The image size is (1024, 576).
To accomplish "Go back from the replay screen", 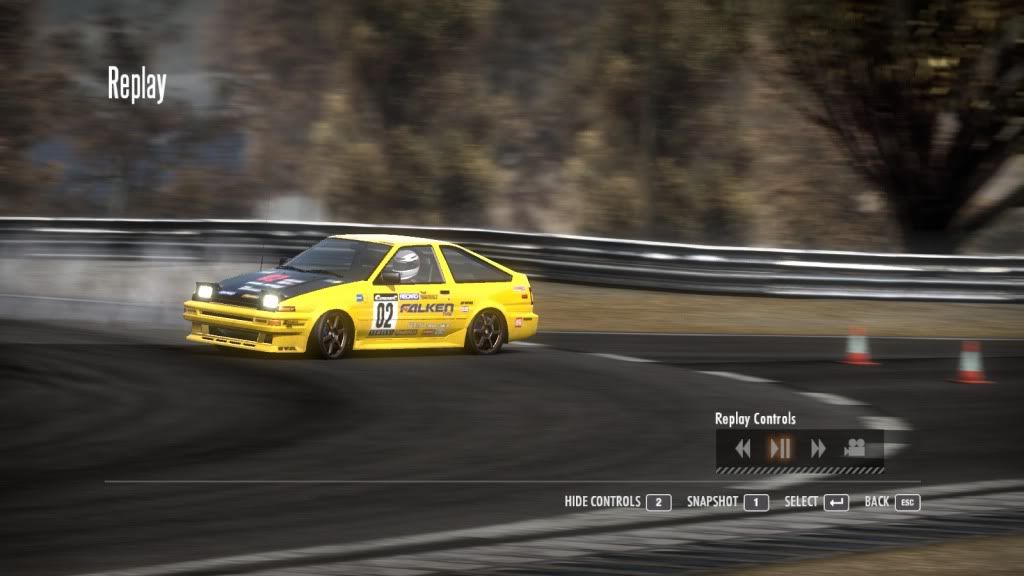I will 892,502.
